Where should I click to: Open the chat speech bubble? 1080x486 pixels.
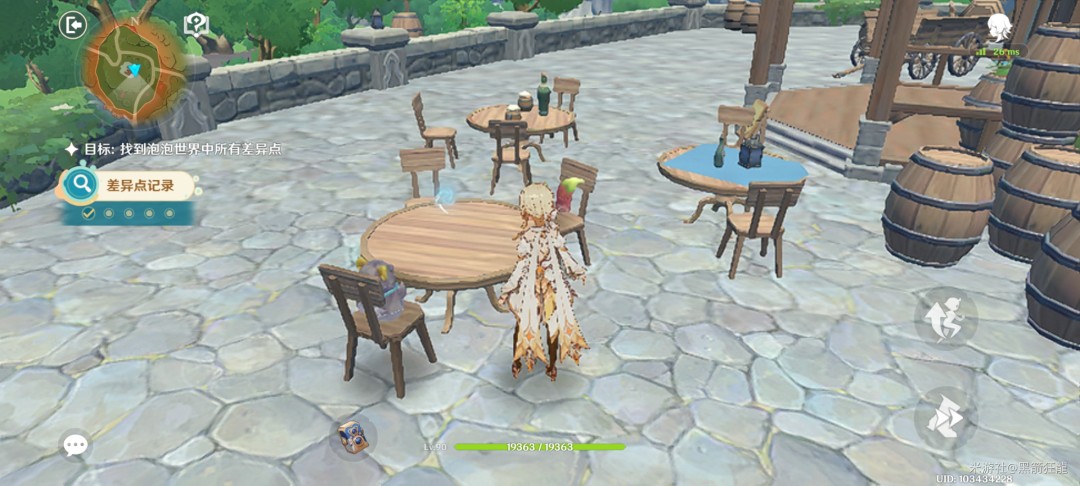click(x=76, y=445)
